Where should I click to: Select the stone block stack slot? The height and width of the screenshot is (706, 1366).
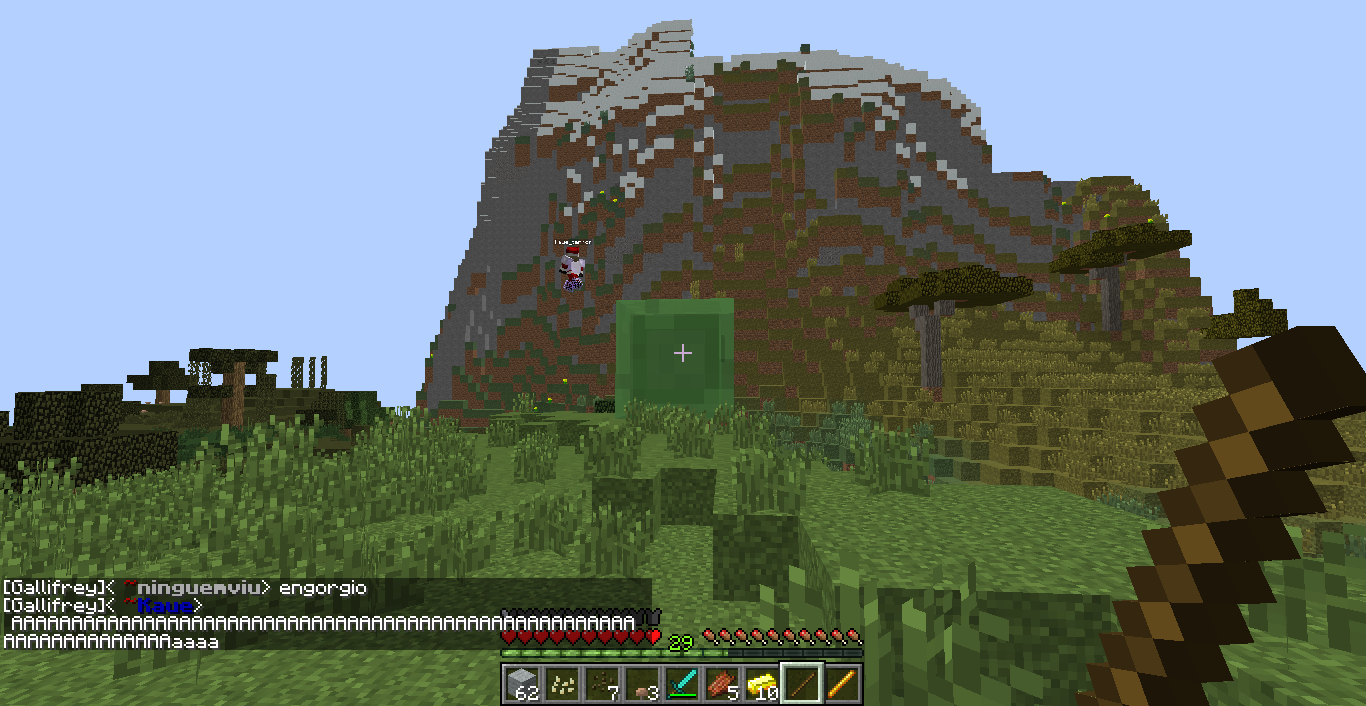pyautogui.click(x=522, y=684)
